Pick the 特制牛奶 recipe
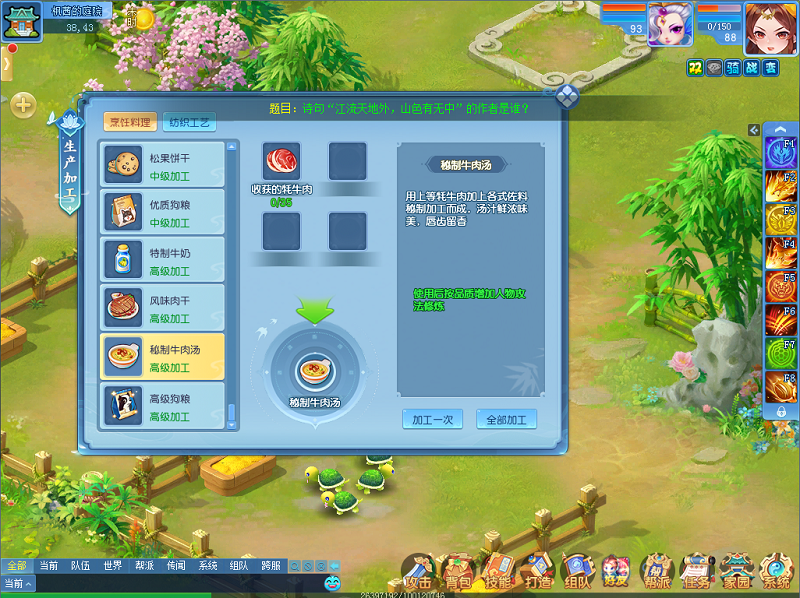This screenshot has height=598, width=800. click(x=163, y=261)
